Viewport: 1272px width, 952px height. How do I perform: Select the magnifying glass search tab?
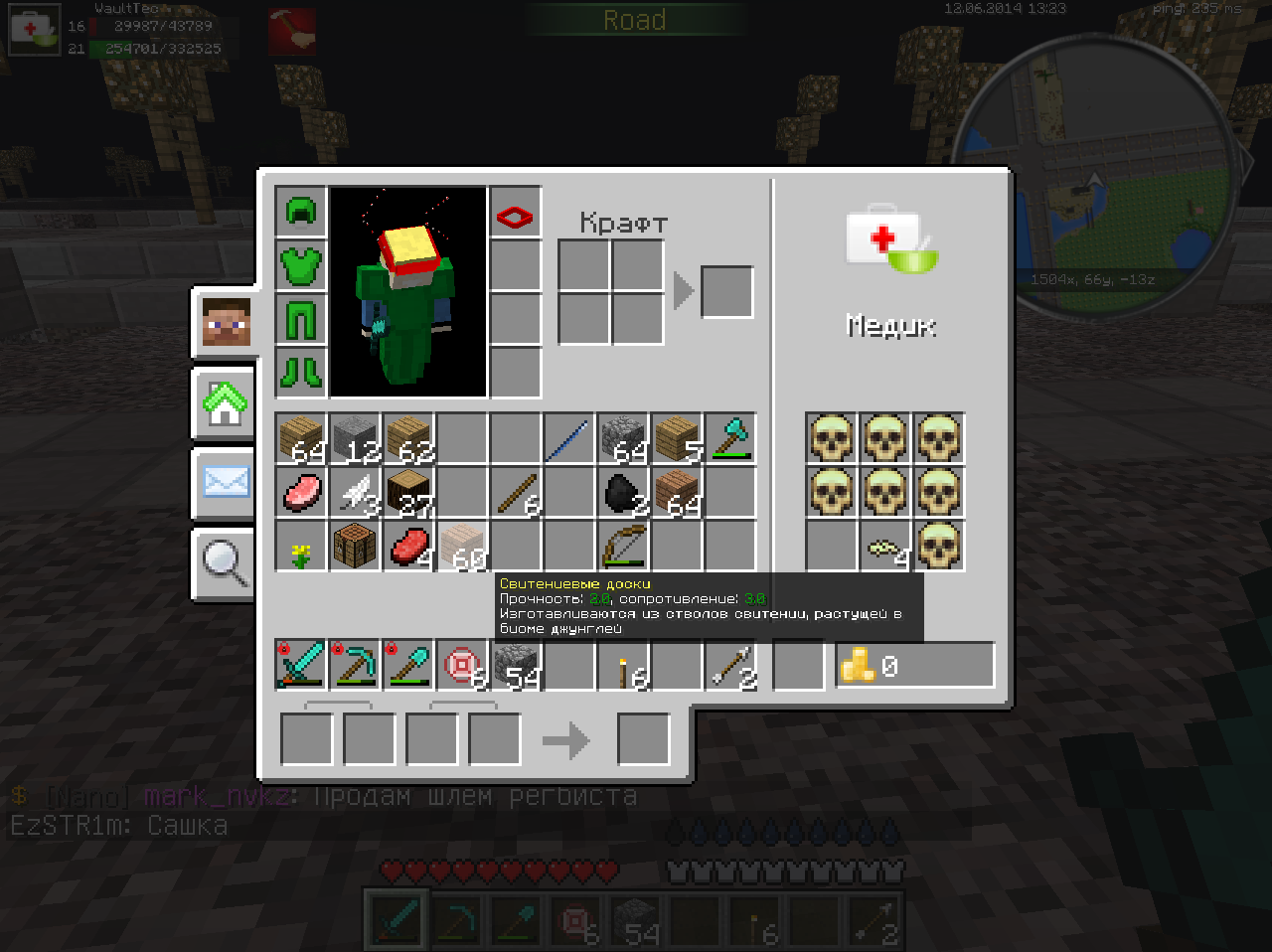(x=226, y=563)
